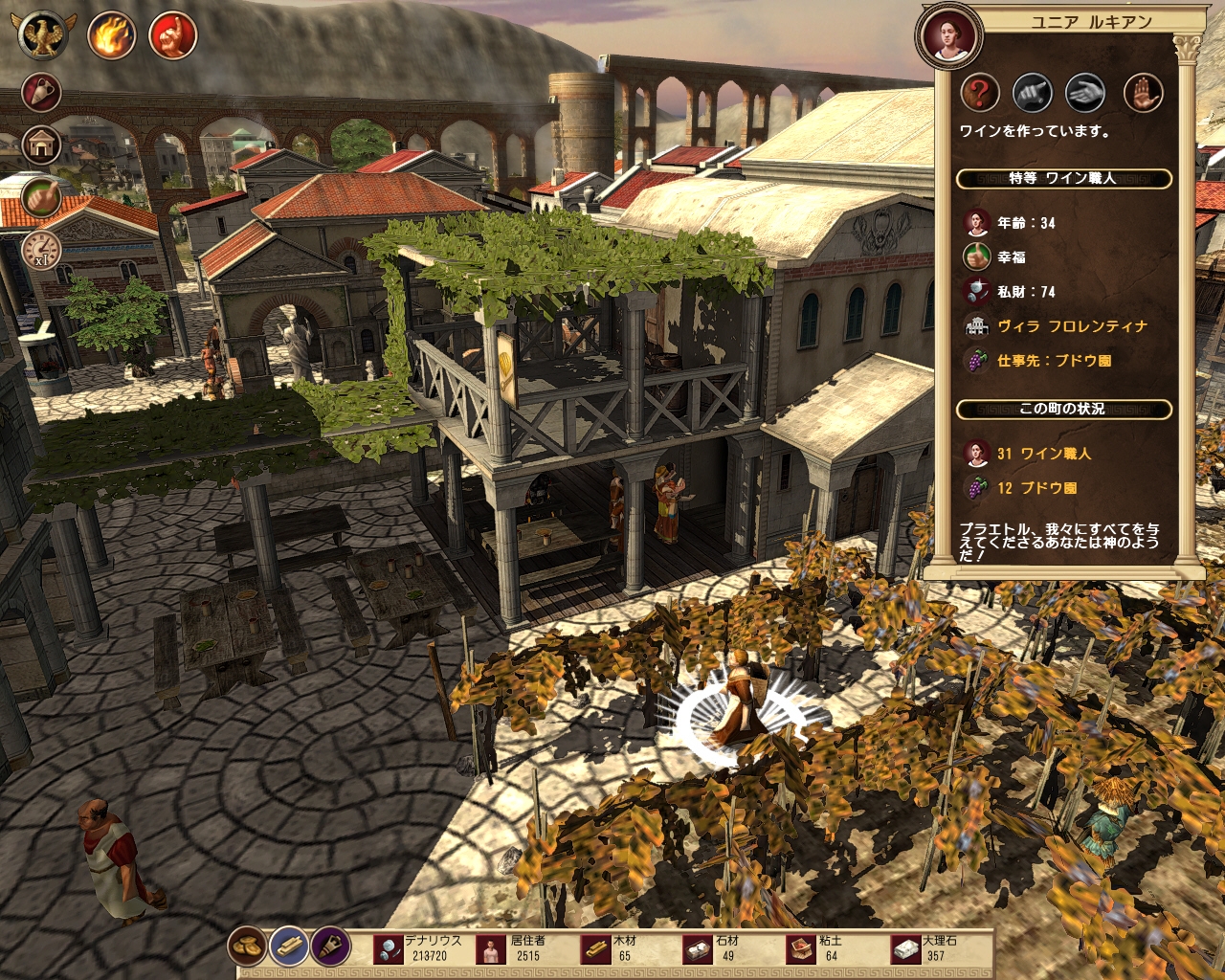Go to workplace 仕事先：ブドウ園

[x=1054, y=361]
